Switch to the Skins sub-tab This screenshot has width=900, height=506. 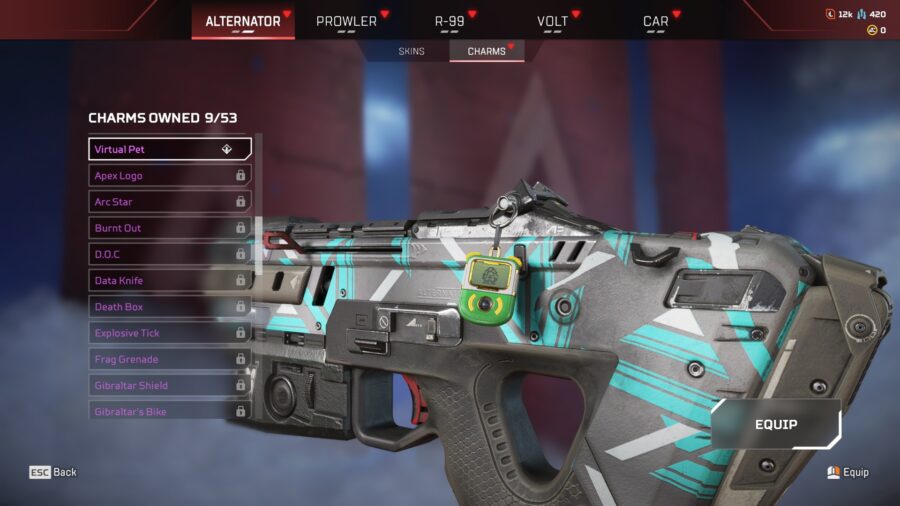[x=411, y=51]
